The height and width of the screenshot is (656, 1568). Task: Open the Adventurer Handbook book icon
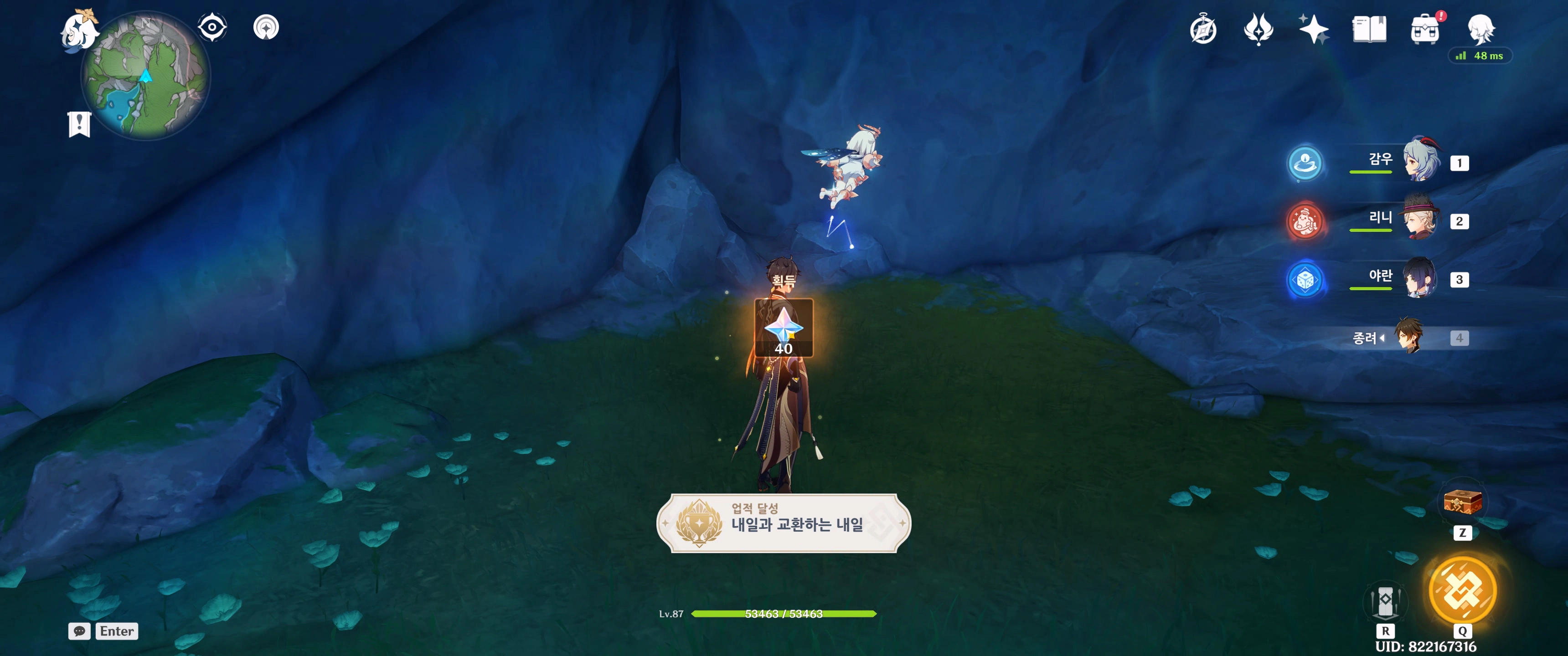click(x=1369, y=29)
